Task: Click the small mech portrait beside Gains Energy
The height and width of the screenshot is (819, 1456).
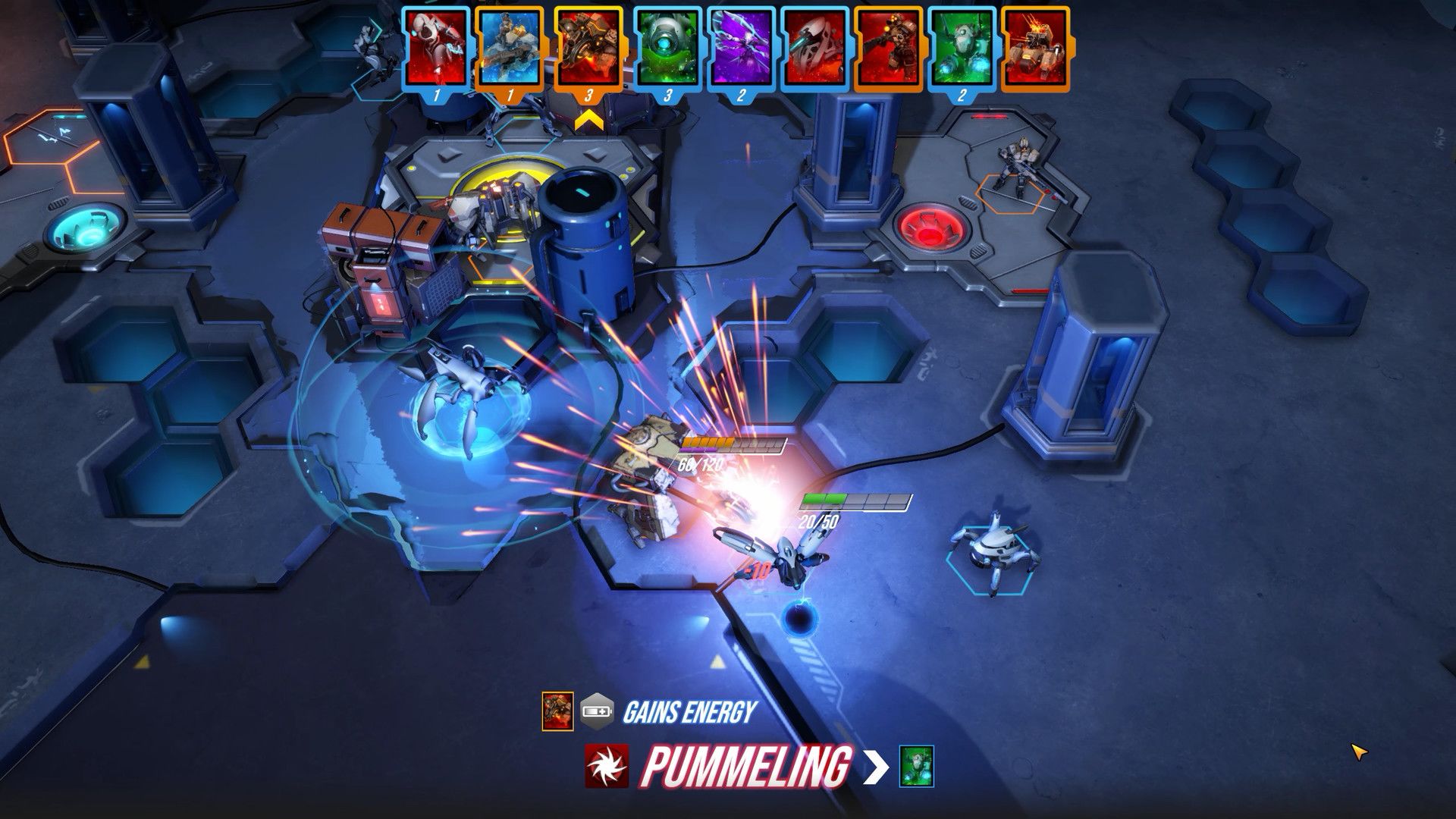Action: pos(557,711)
